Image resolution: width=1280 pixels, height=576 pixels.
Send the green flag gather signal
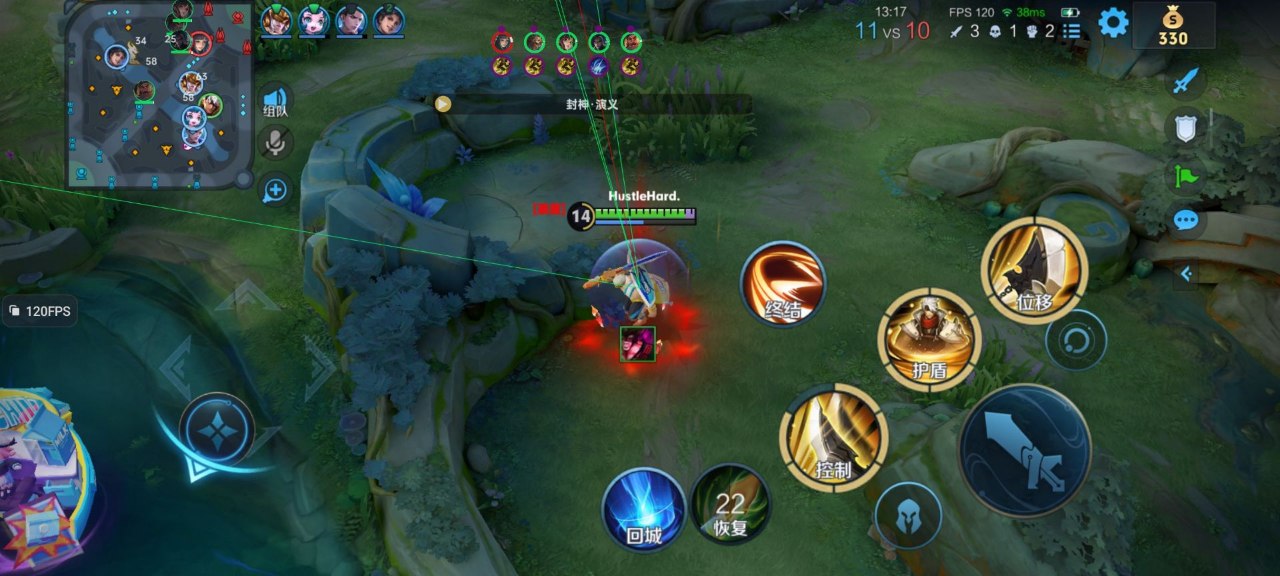pos(1186,175)
